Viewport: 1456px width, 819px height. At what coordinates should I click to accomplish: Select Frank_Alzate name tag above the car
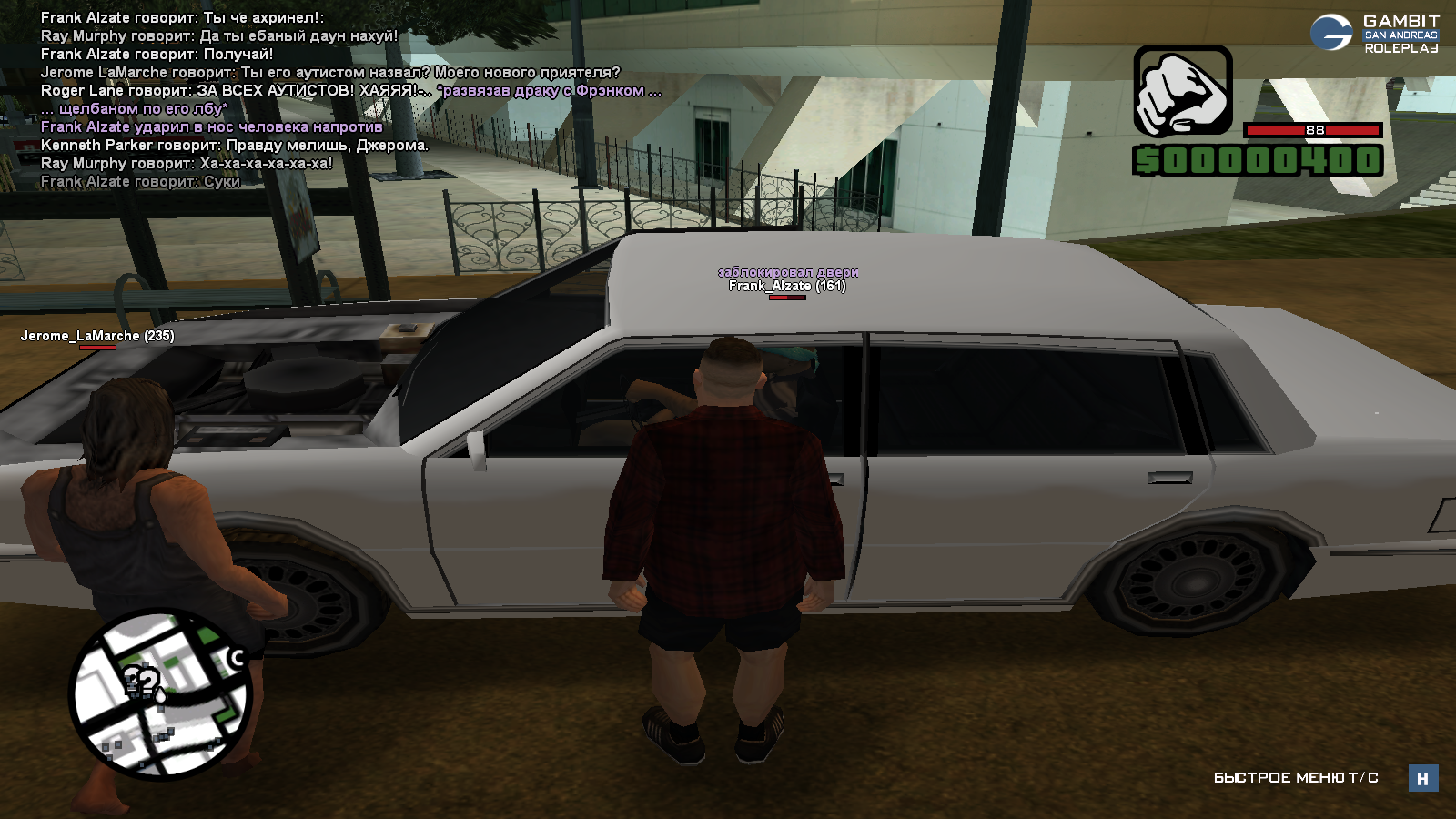(787, 286)
